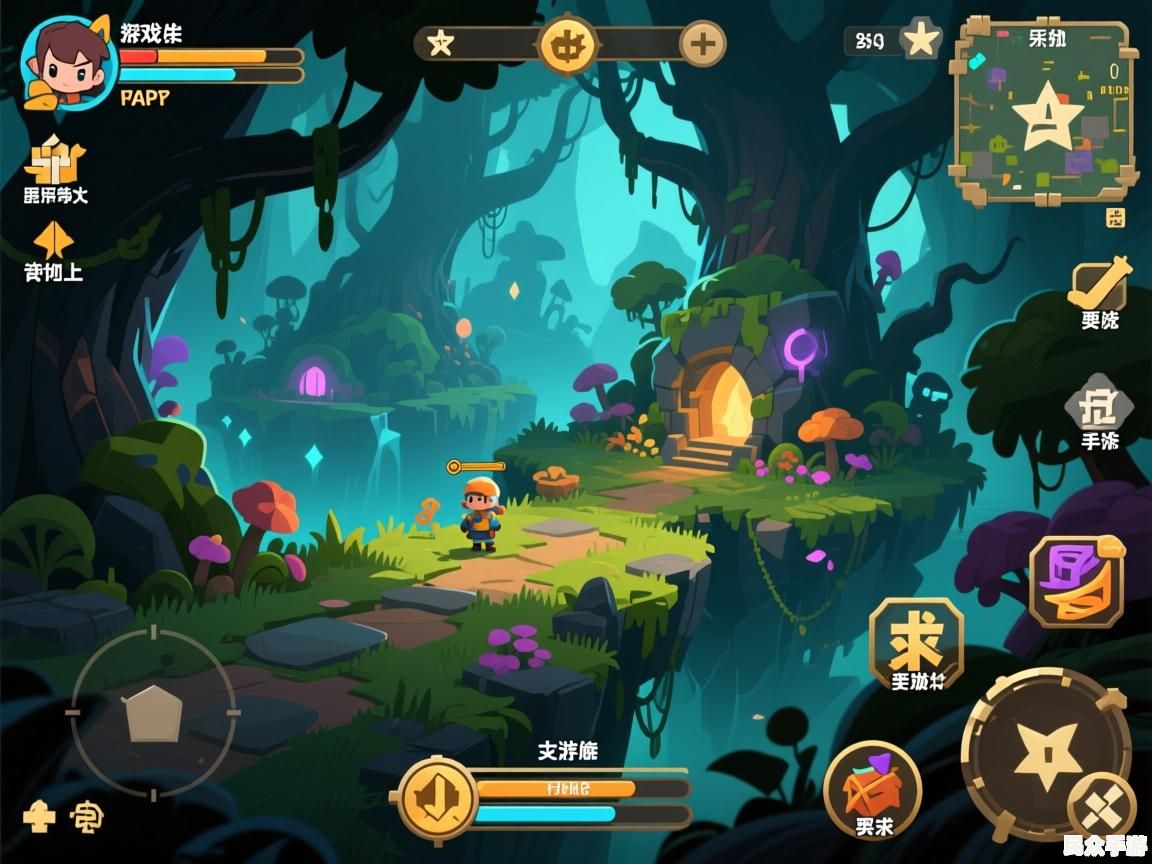Viewport: 1152px width, 864px height.
Task: Activate the purple scroll skill
Action: tap(1077, 581)
